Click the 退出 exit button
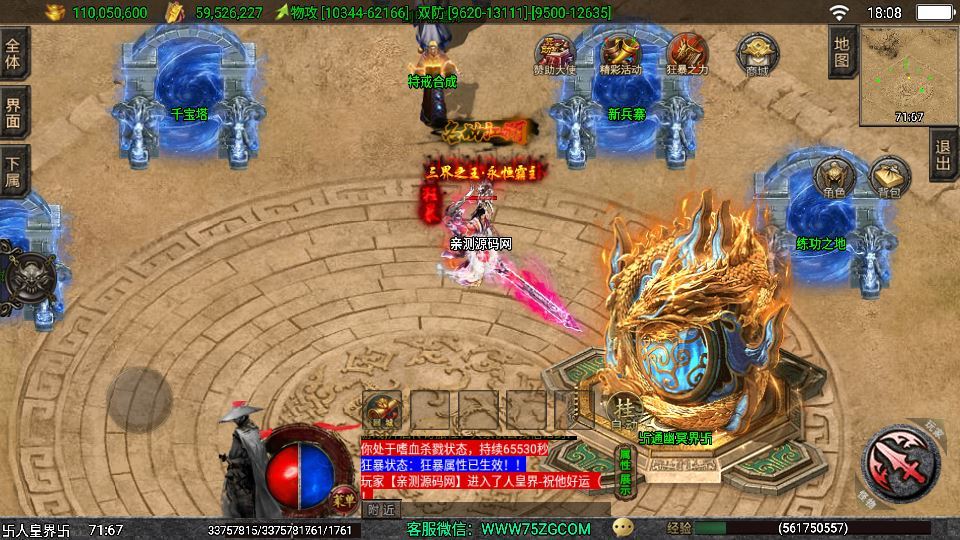The image size is (960, 540). coord(943,154)
